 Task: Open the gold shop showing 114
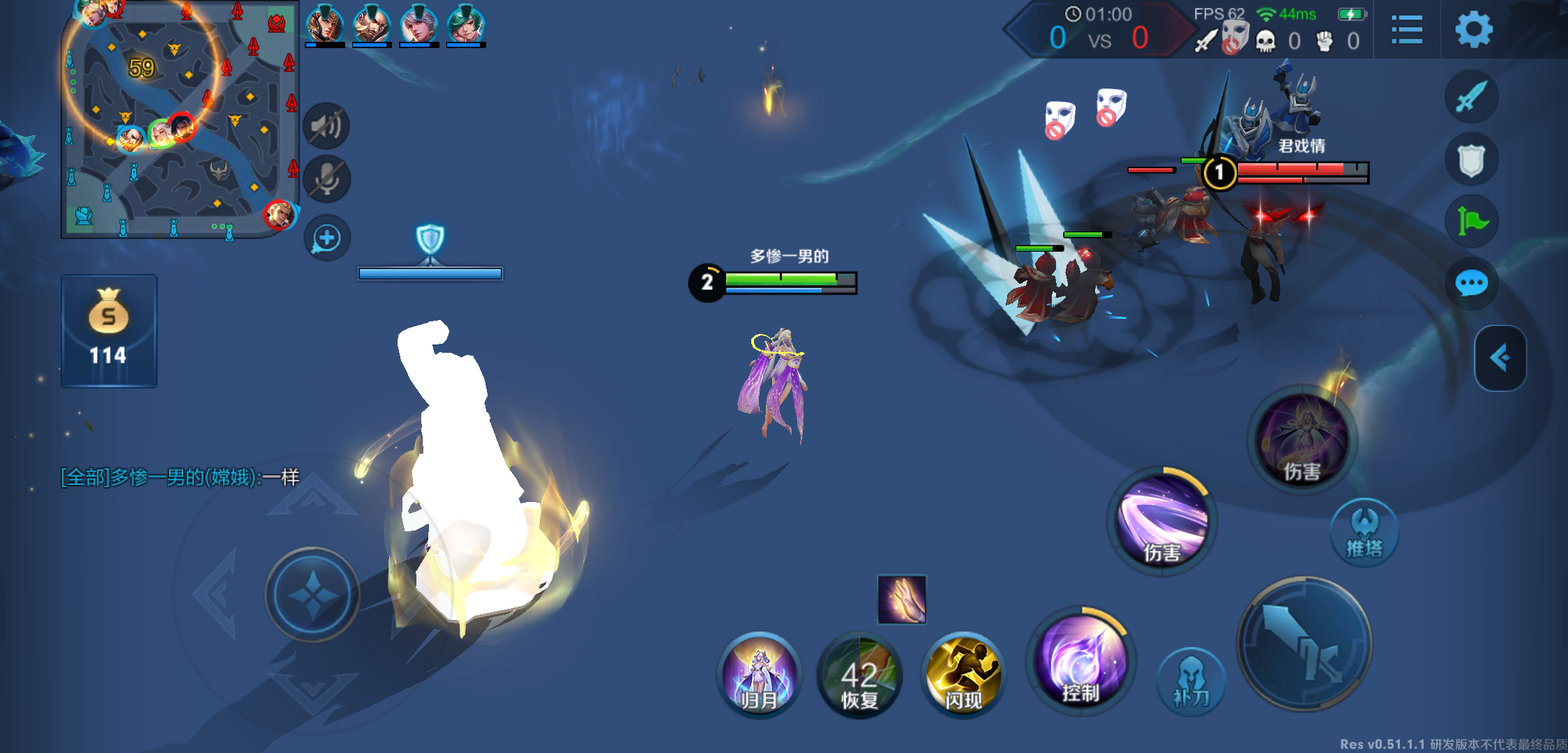click(x=109, y=330)
